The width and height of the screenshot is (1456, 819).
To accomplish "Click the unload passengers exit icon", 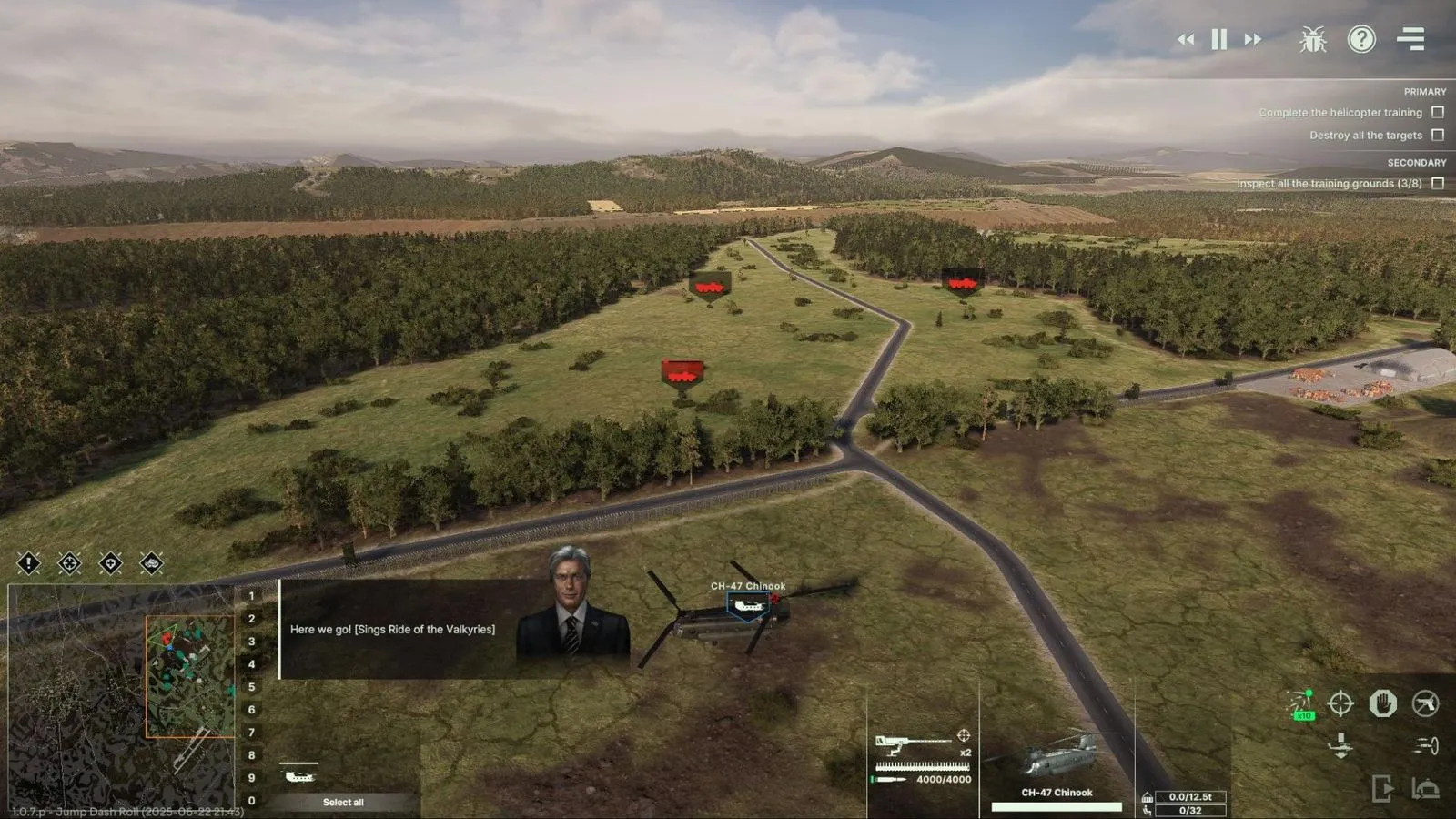I will pos(1382,788).
